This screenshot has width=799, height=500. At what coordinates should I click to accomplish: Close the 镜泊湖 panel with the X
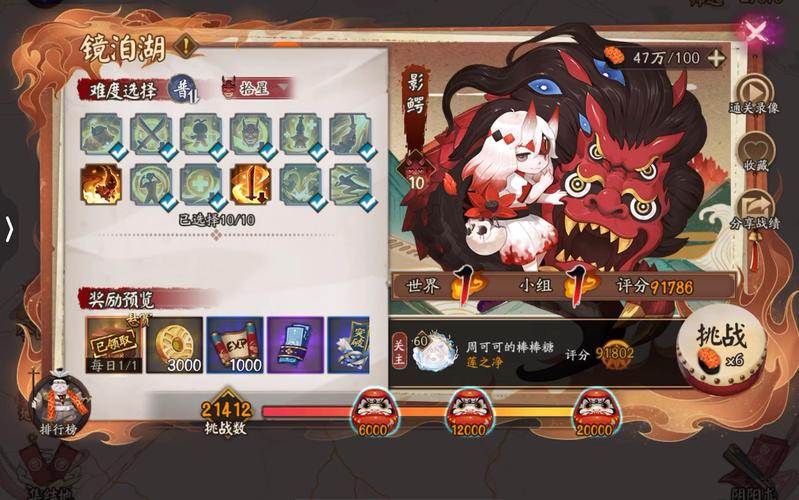tap(757, 31)
